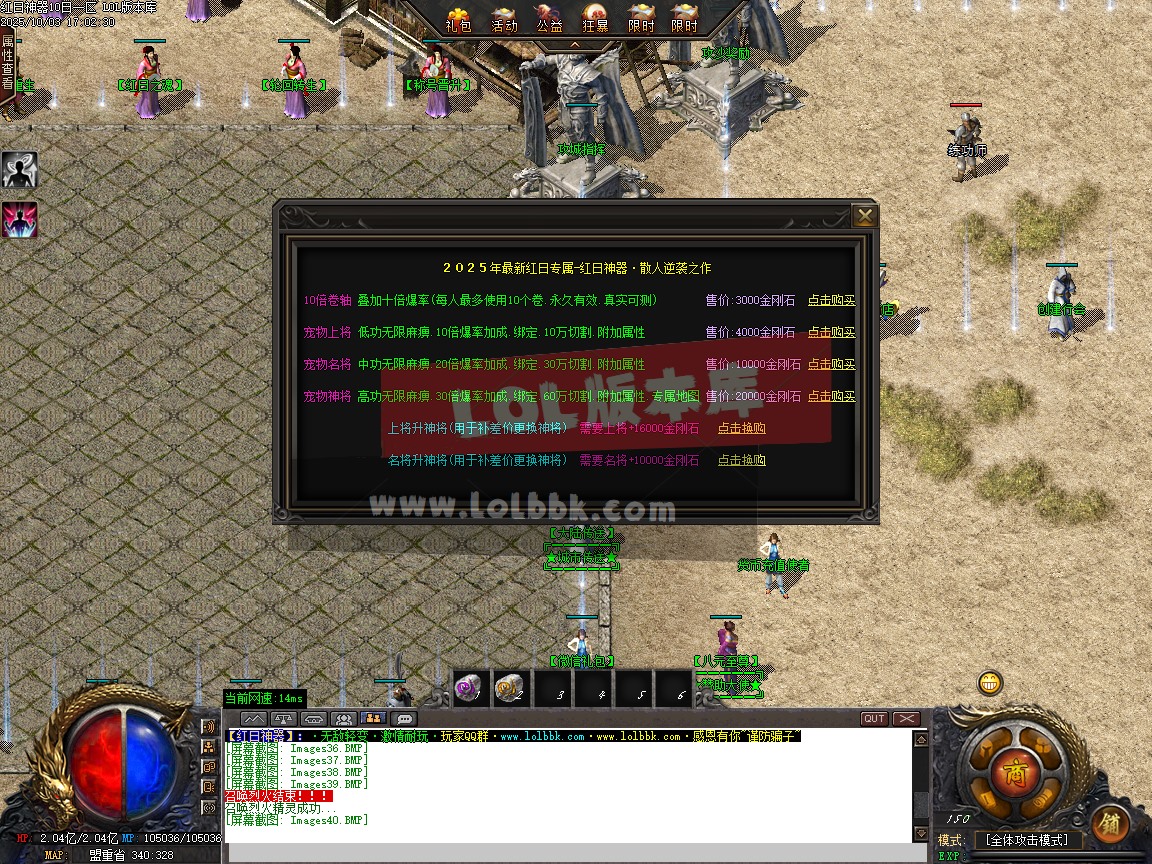This screenshot has height=864, width=1152.
Task: Use the golden scroll in hotbar slot 2
Action: click(x=511, y=687)
